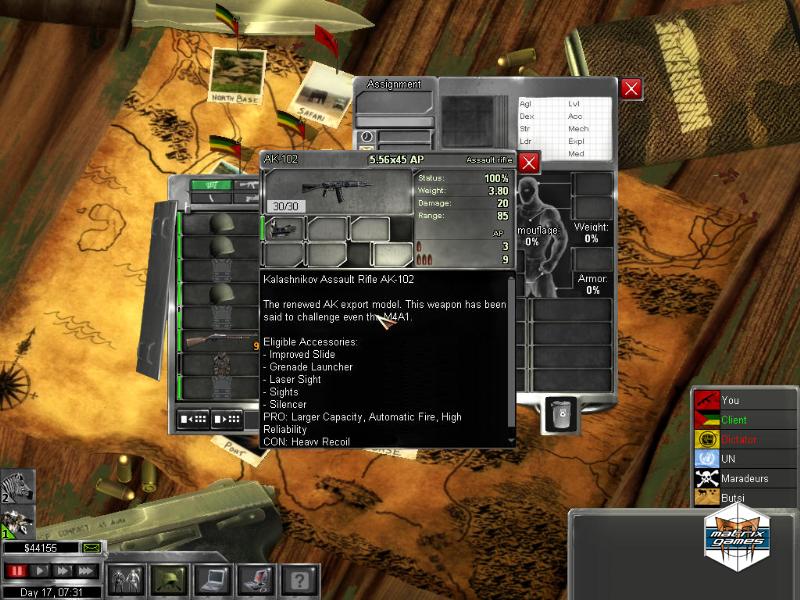Select the UN faction entry

pyautogui.click(x=742, y=459)
